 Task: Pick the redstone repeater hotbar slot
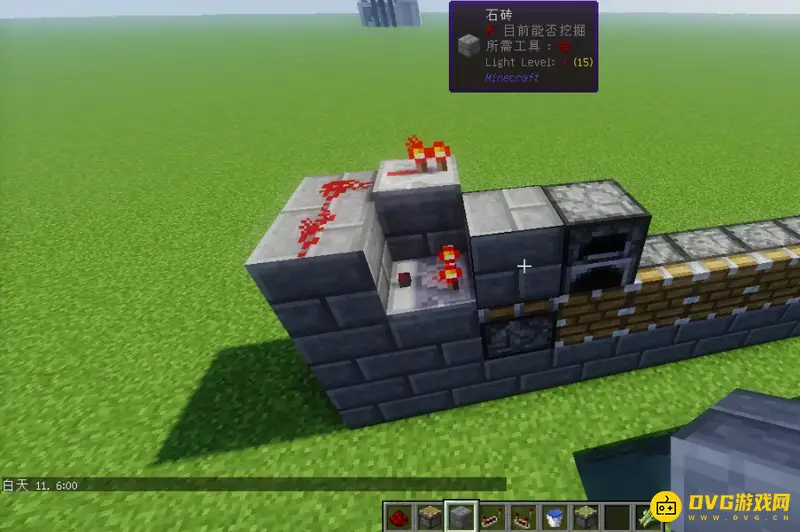(x=490, y=518)
